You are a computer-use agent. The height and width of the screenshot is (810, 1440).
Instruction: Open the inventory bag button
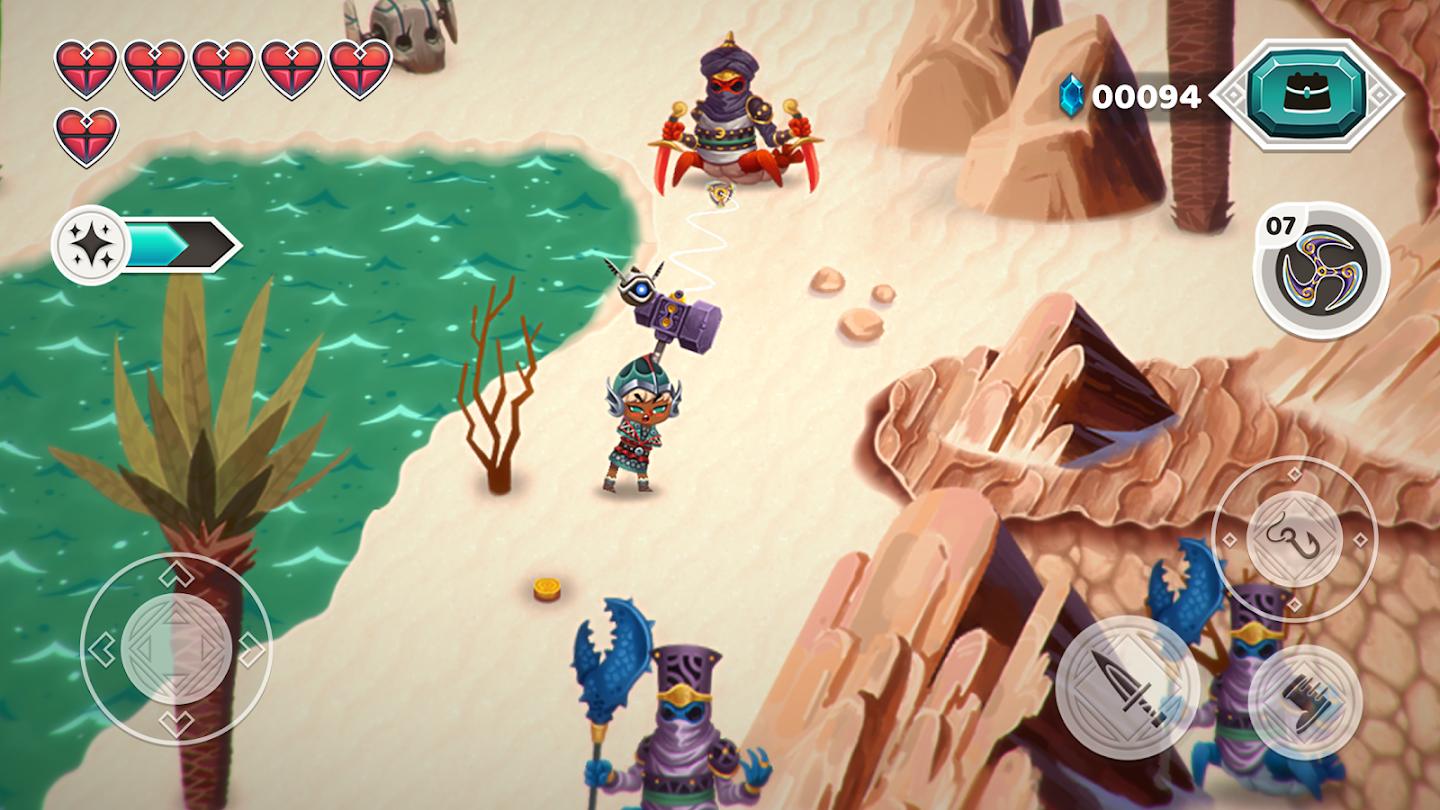pos(1307,95)
